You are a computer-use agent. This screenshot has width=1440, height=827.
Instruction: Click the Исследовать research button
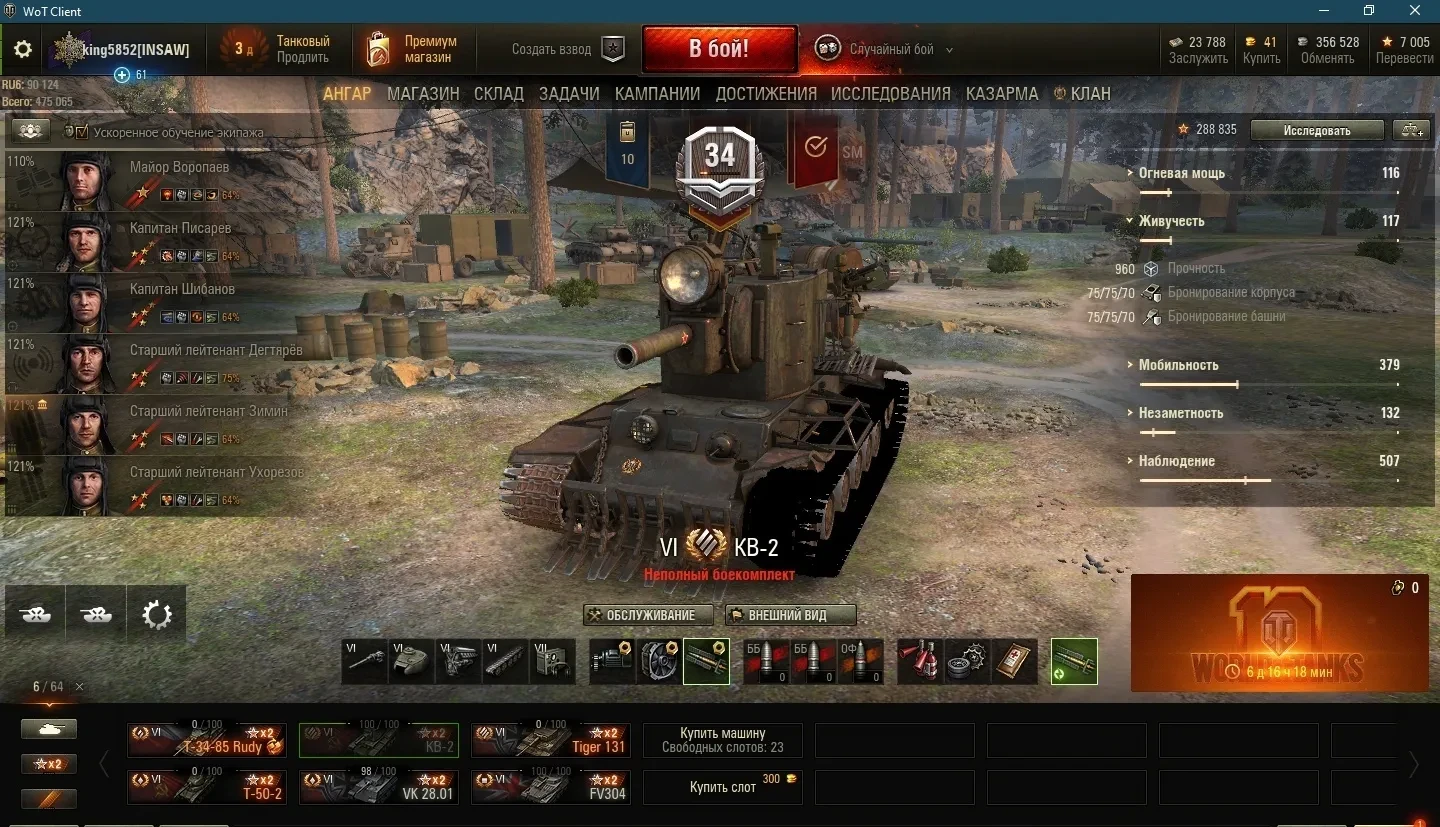tap(1317, 130)
